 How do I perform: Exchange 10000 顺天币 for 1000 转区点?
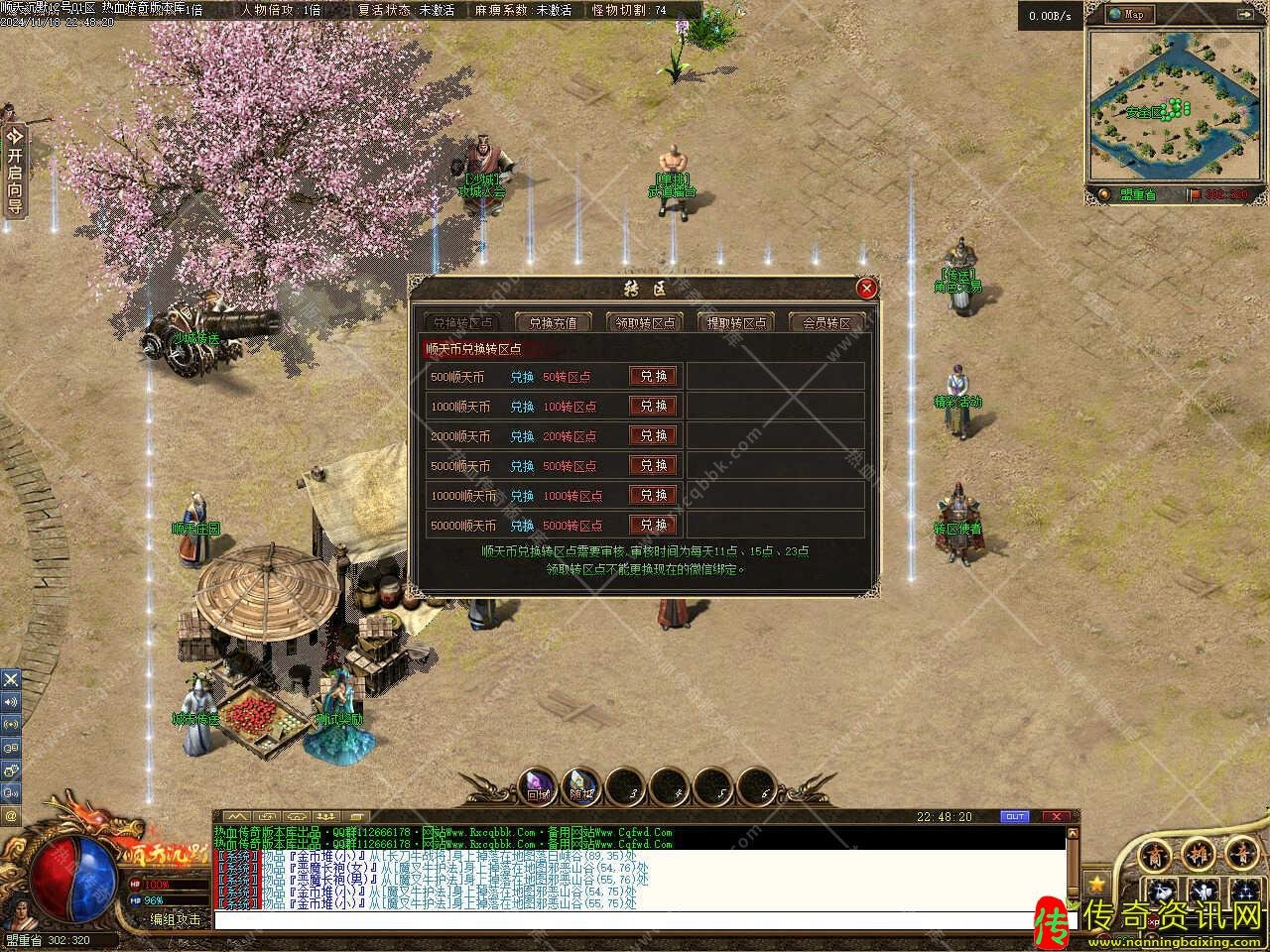653,496
